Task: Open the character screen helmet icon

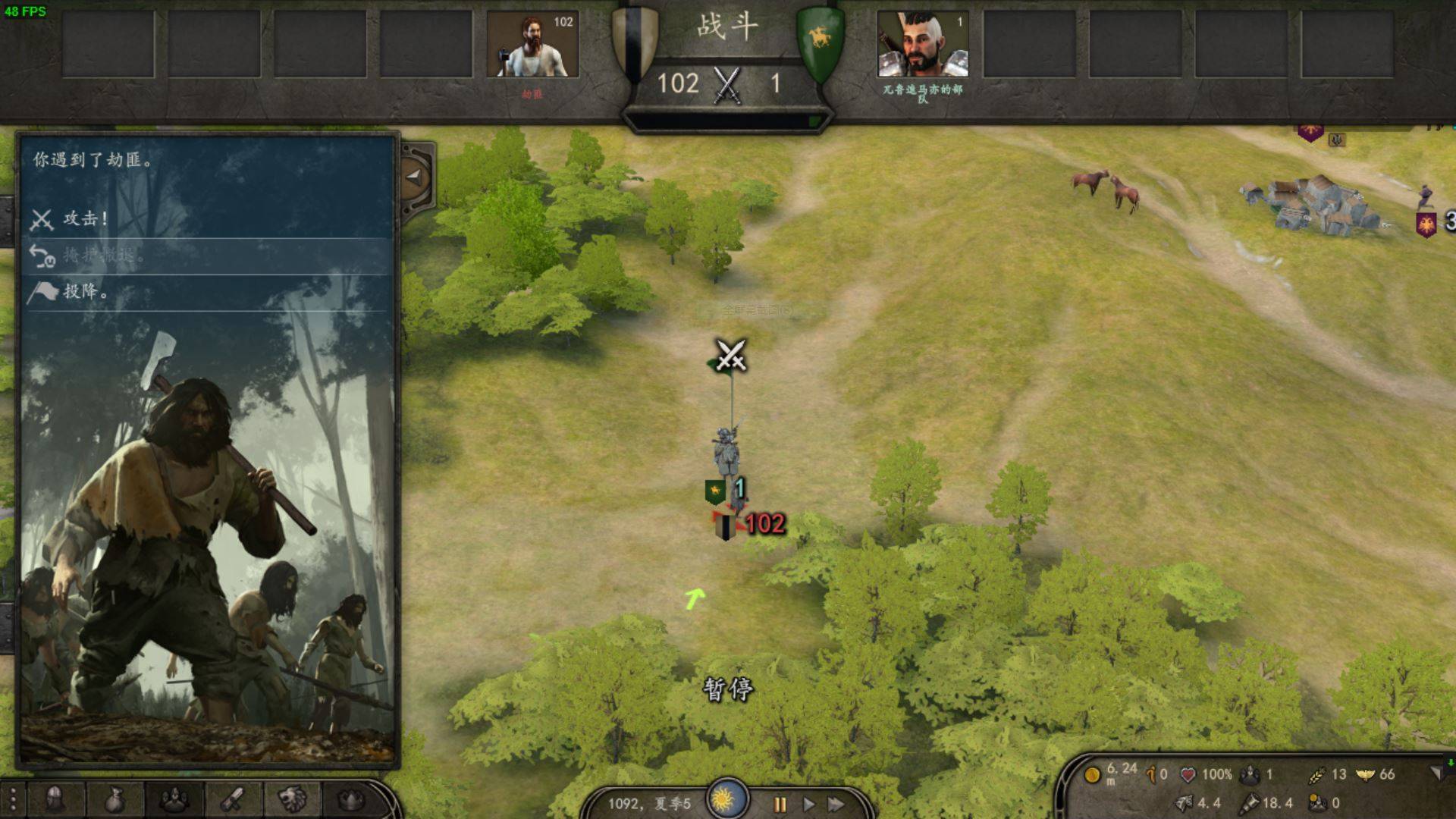Action: click(55, 799)
